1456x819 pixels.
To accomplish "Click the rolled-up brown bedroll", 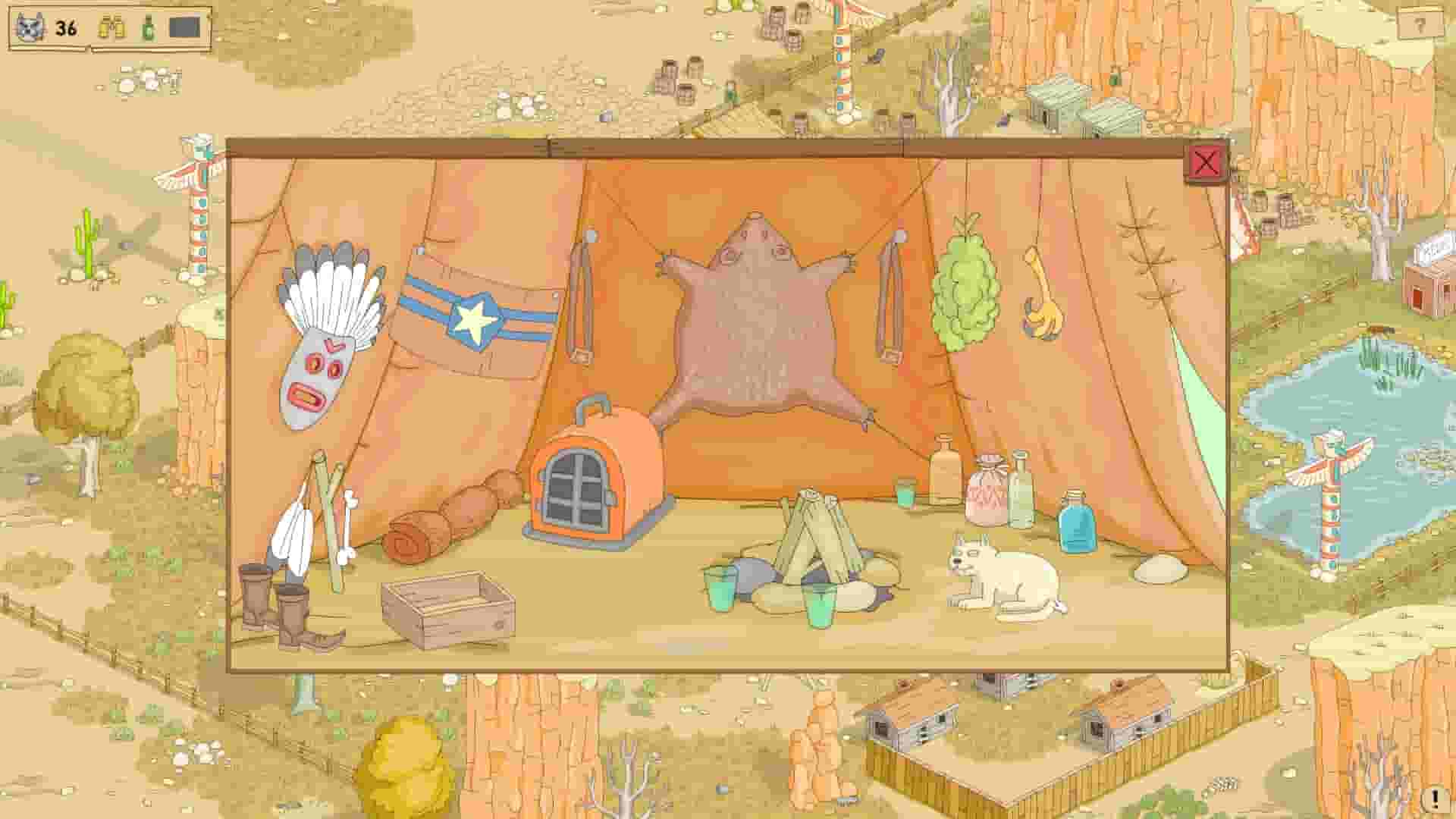I will click(455, 516).
